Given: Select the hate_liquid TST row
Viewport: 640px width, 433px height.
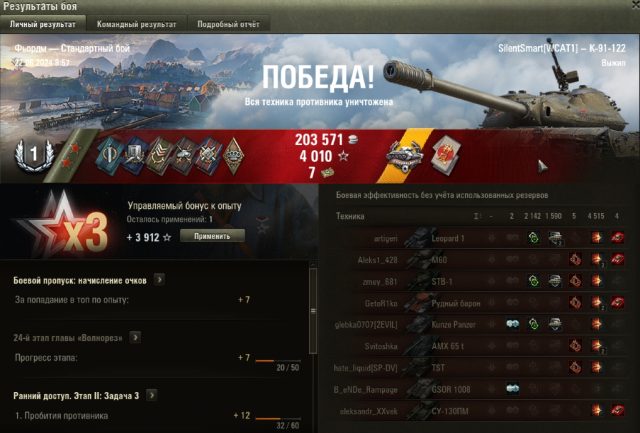Looking at the screenshot, I should click(x=480, y=367).
